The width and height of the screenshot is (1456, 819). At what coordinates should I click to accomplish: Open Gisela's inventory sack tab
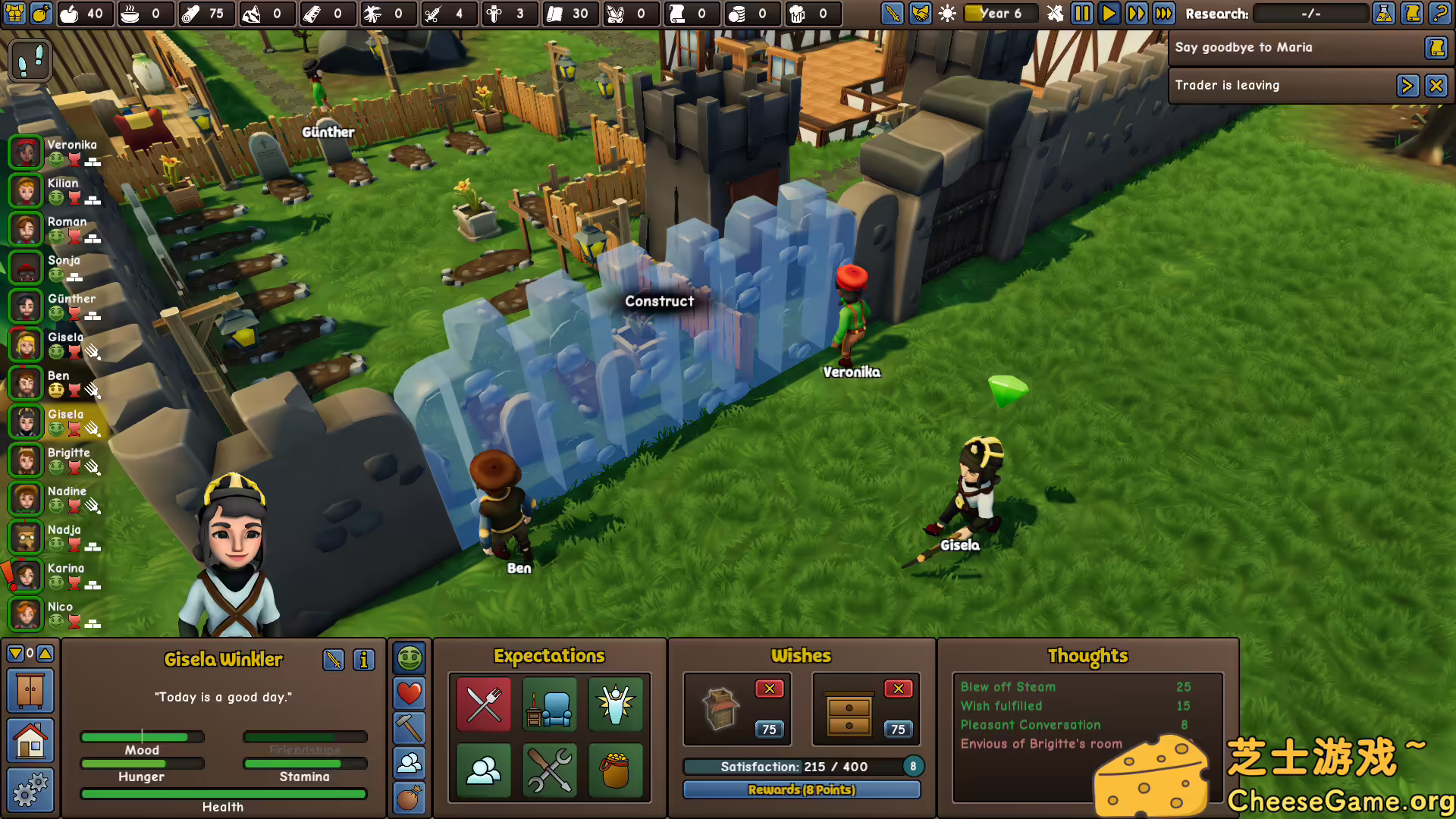coord(409,798)
